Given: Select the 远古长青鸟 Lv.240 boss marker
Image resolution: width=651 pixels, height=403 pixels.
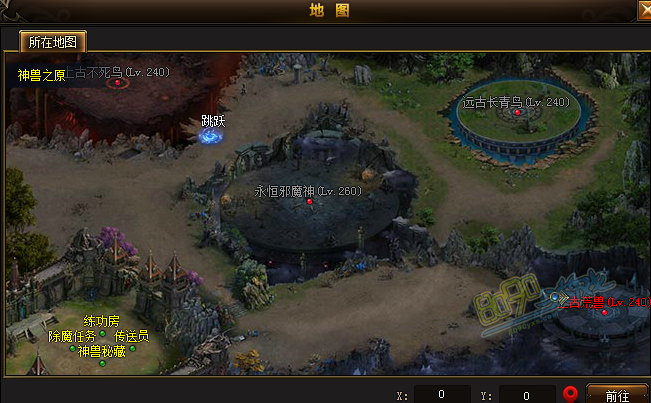Looking at the screenshot, I should point(517,112).
